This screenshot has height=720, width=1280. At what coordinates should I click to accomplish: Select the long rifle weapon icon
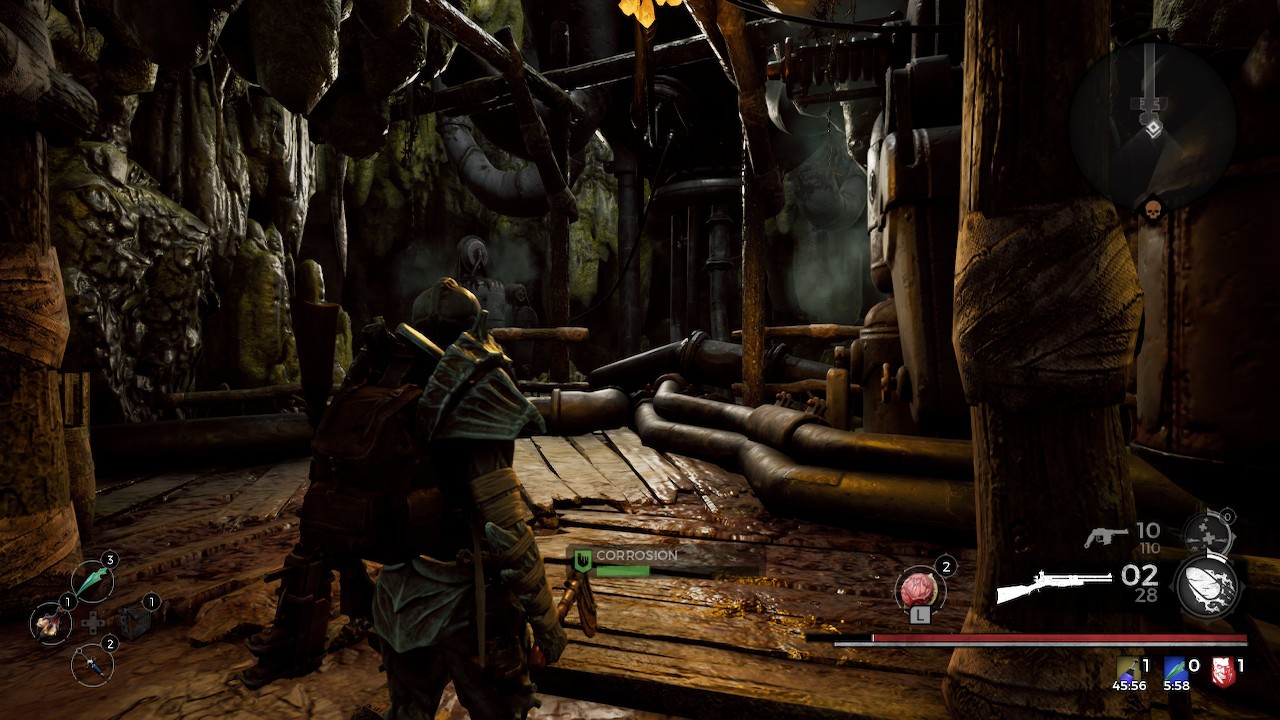[x=1053, y=585]
